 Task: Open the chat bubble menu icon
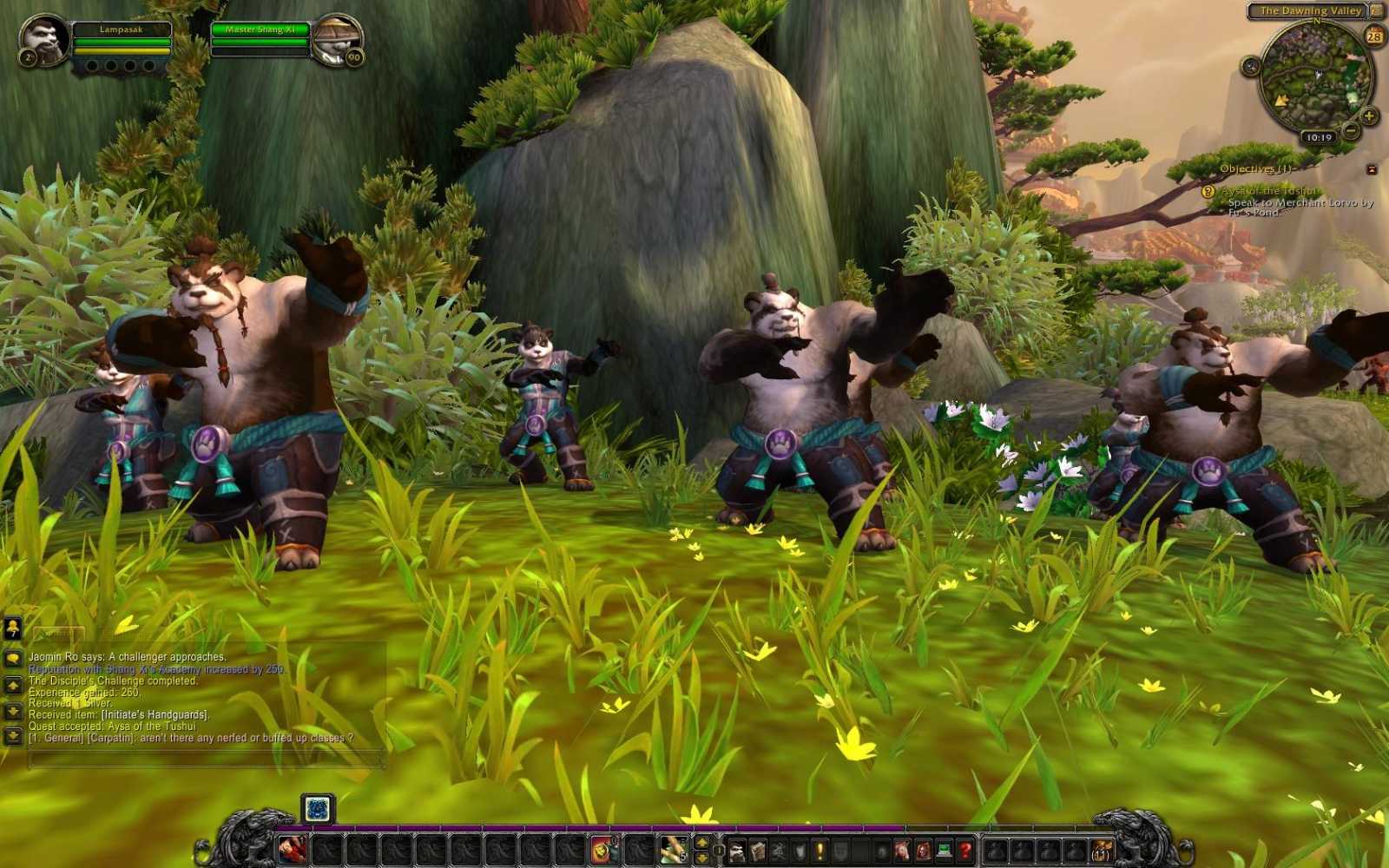click(14, 656)
